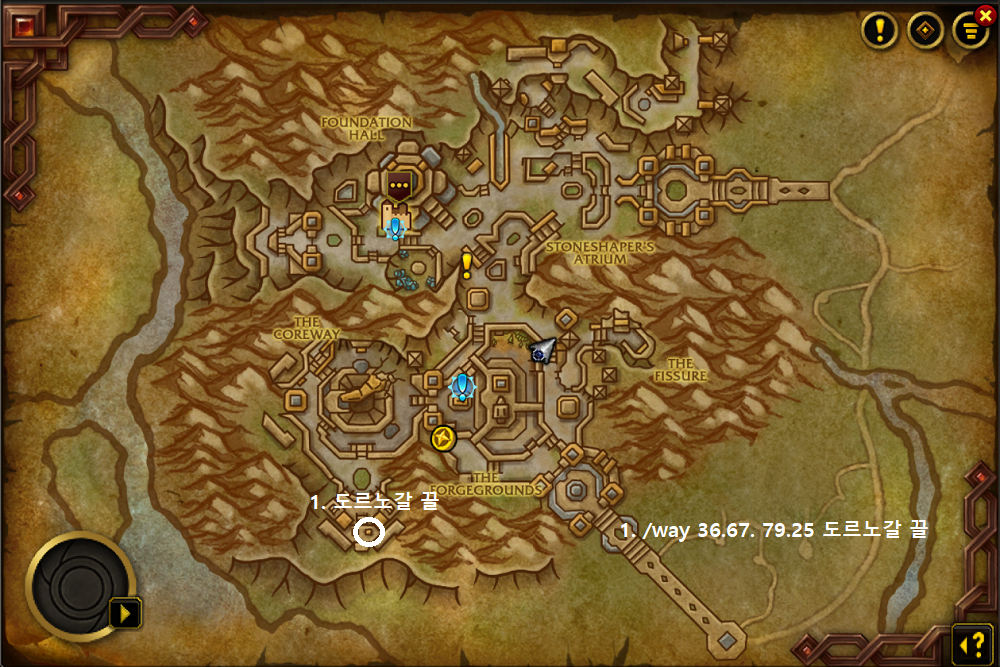
Task: Click the diamond map pin button
Action: [x=925, y=30]
